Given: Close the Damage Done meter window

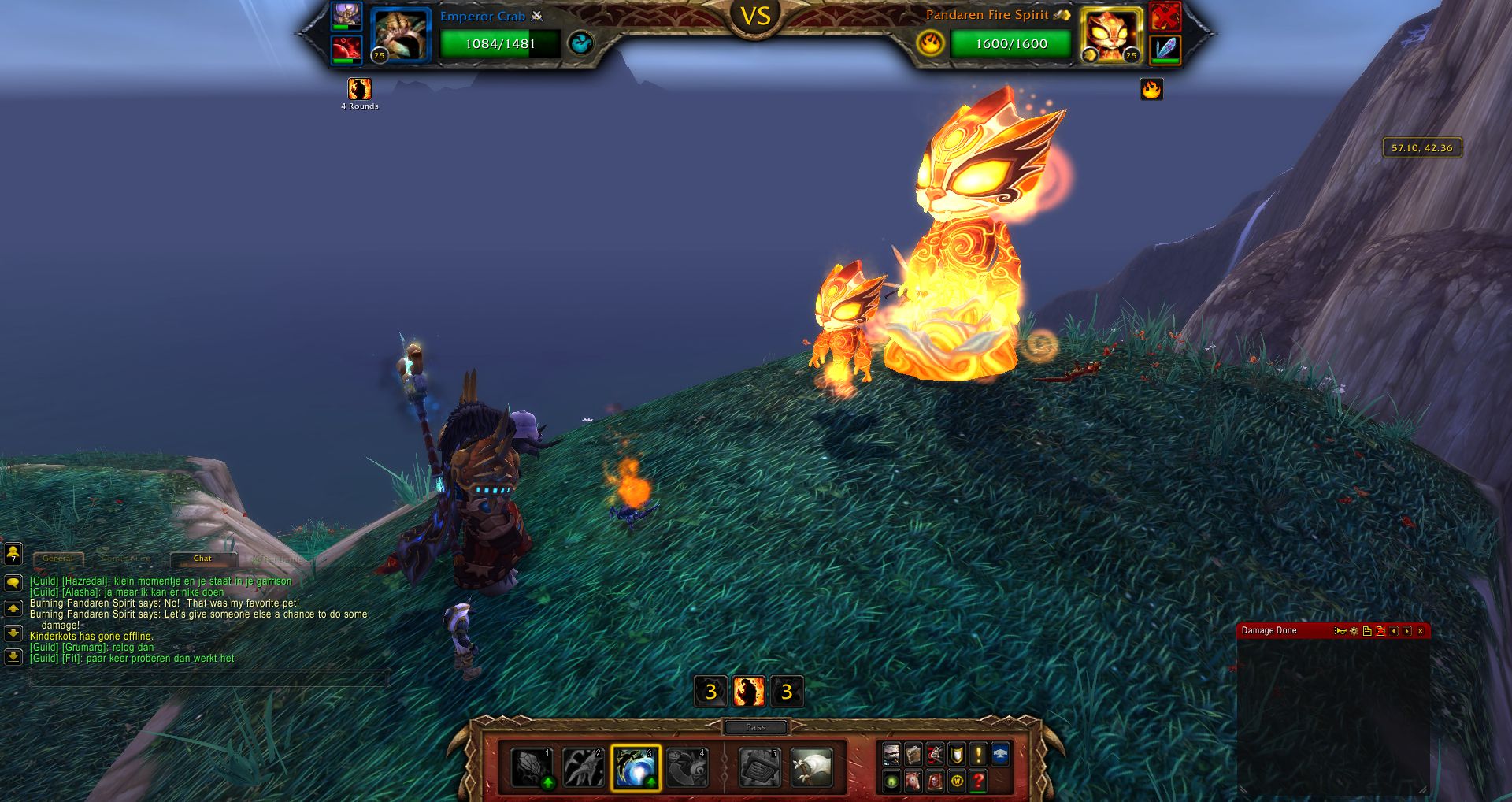Looking at the screenshot, I should pyautogui.click(x=1421, y=631).
